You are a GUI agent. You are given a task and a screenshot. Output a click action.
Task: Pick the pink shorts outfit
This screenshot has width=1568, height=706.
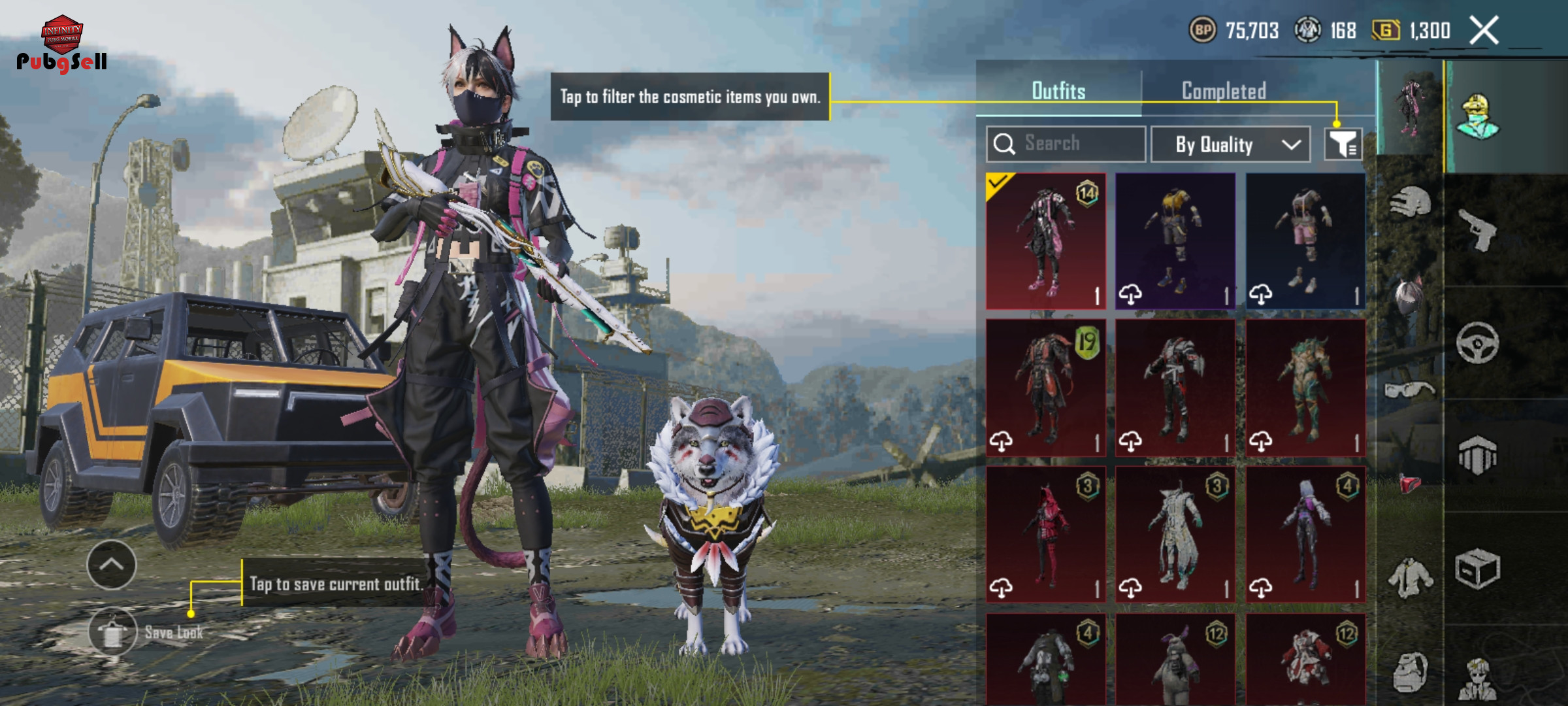[1305, 241]
